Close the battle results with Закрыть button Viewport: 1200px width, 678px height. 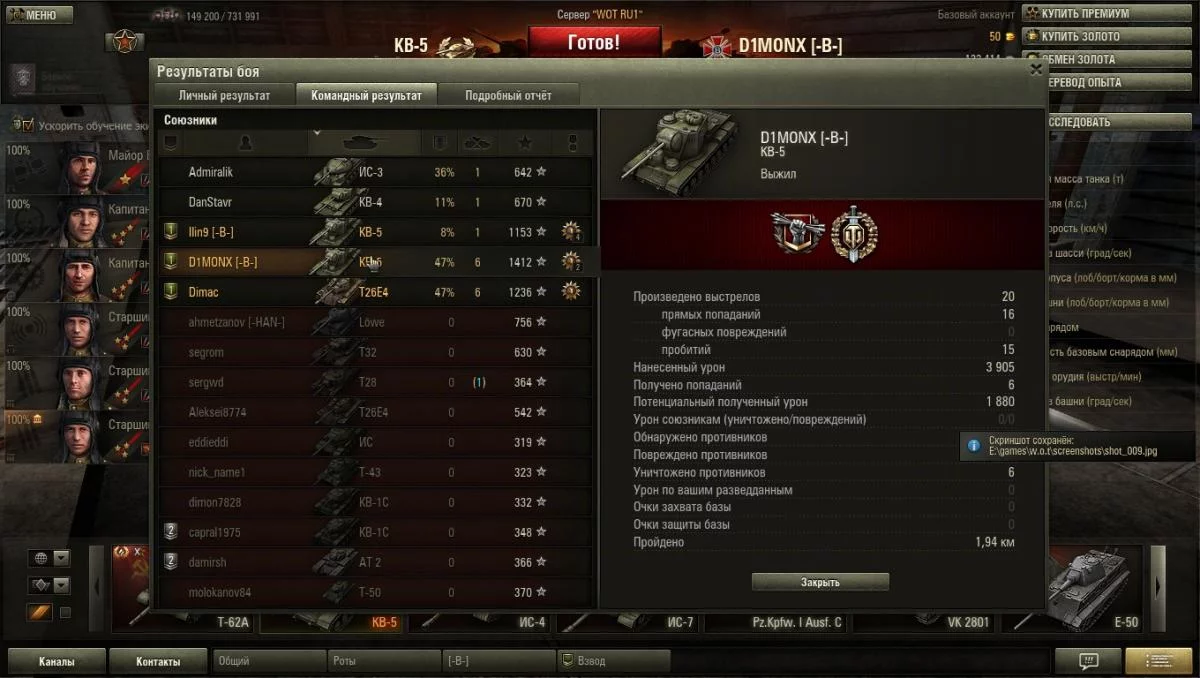pos(820,582)
